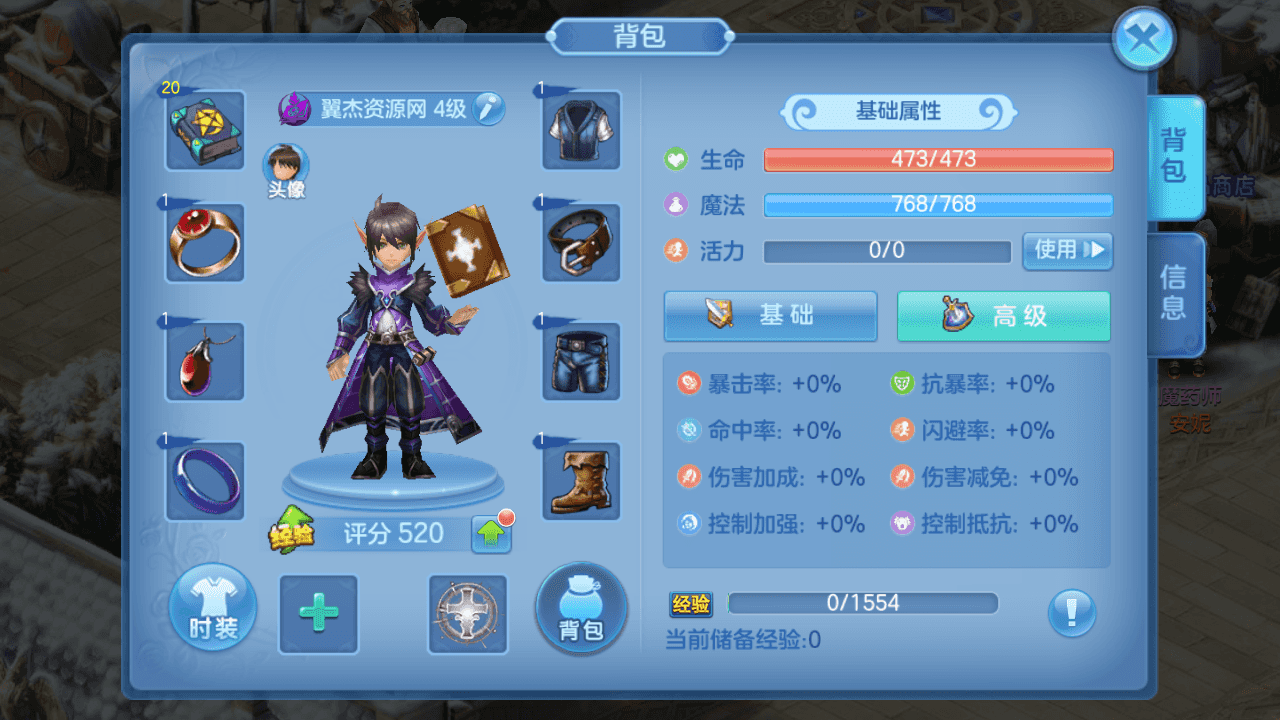Switch to the 高级 attributes tab
The height and width of the screenshot is (720, 1280).
[1002, 315]
